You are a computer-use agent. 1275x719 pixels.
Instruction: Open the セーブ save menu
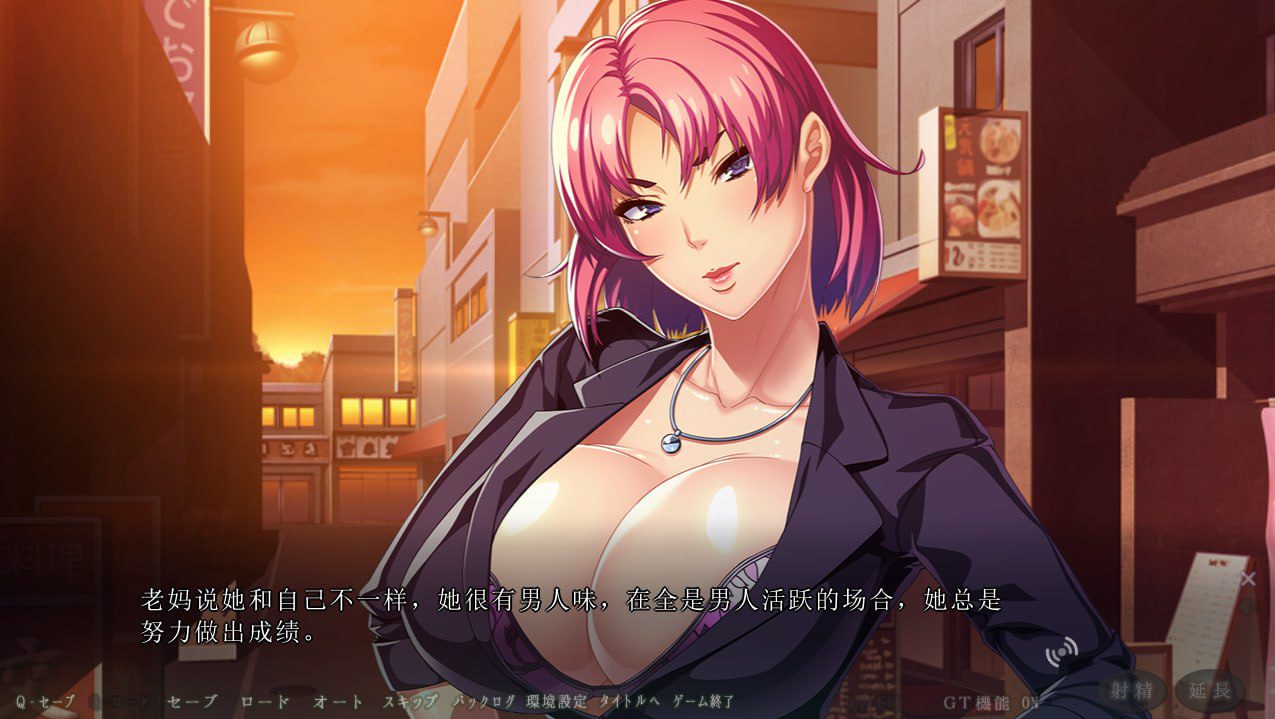click(191, 701)
